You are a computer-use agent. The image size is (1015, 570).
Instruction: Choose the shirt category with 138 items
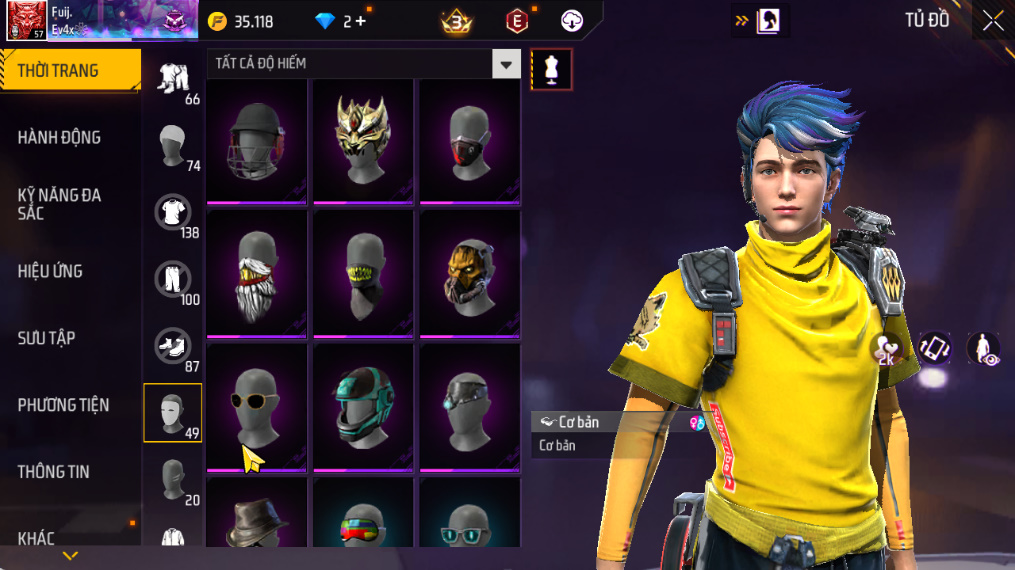click(x=173, y=212)
